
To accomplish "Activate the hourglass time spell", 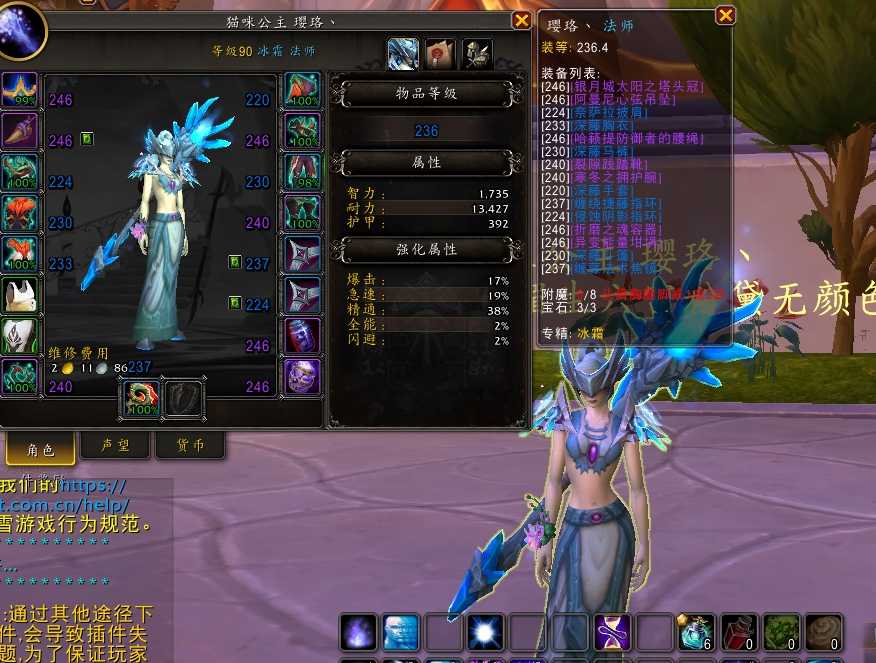I will [x=613, y=632].
